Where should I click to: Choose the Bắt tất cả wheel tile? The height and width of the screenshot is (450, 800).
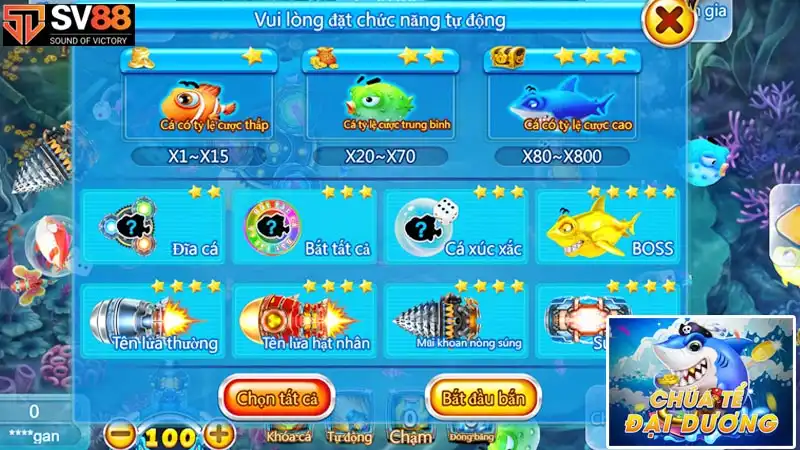(304, 226)
